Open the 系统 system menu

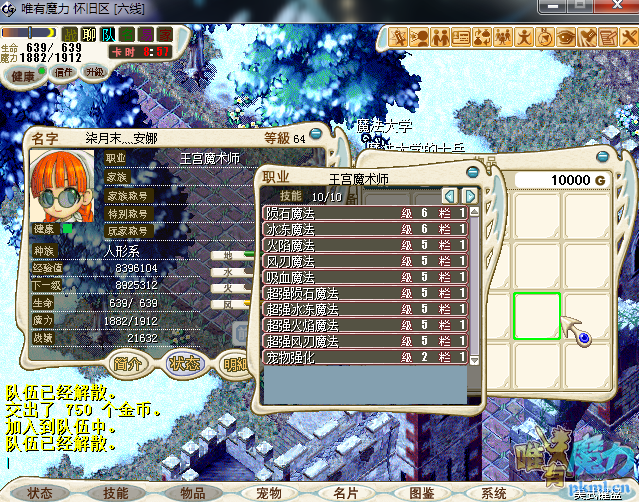495,493
